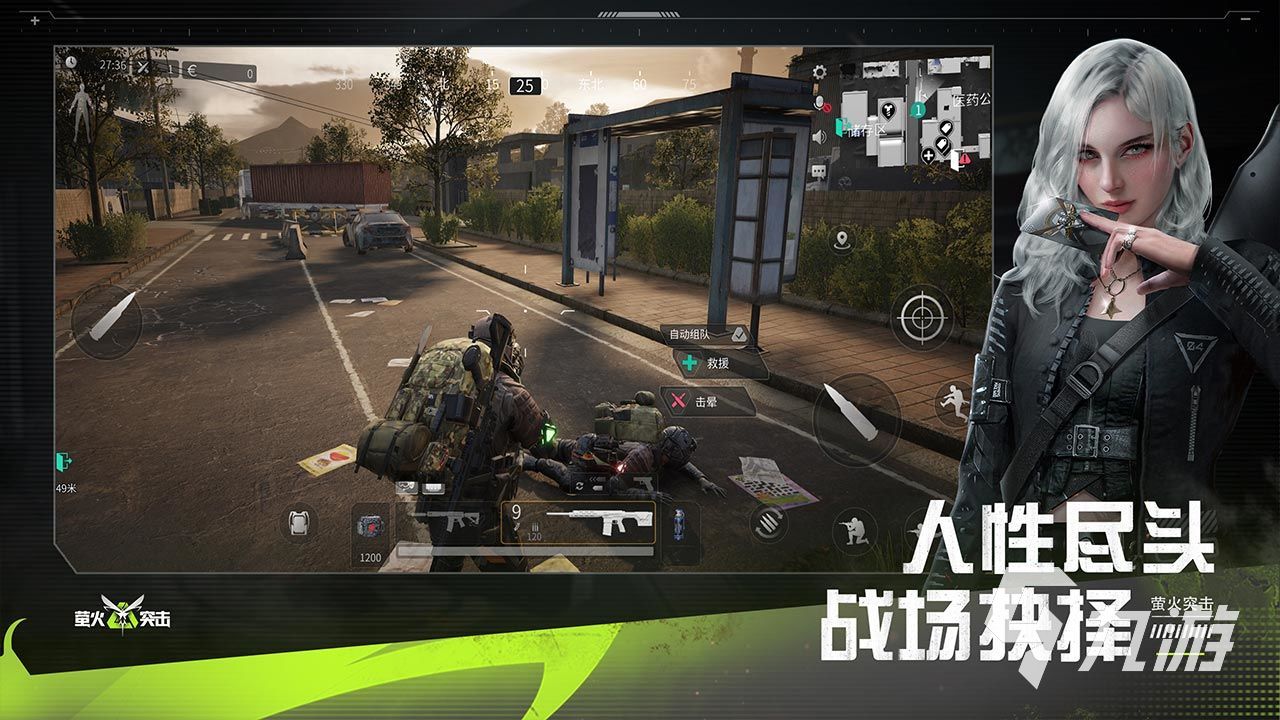Tap the health bar under the weapon slots
Viewport: 1280px width, 720px height.
tap(525, 552)
